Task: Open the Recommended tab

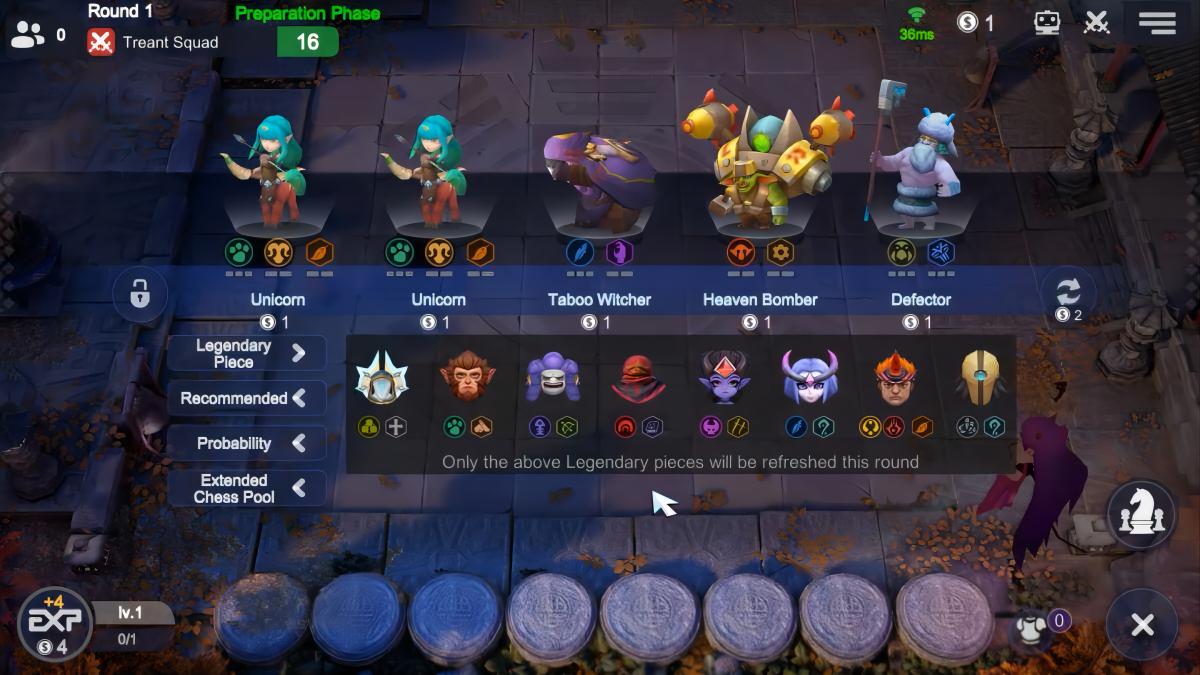Action: tap(247, 398)
